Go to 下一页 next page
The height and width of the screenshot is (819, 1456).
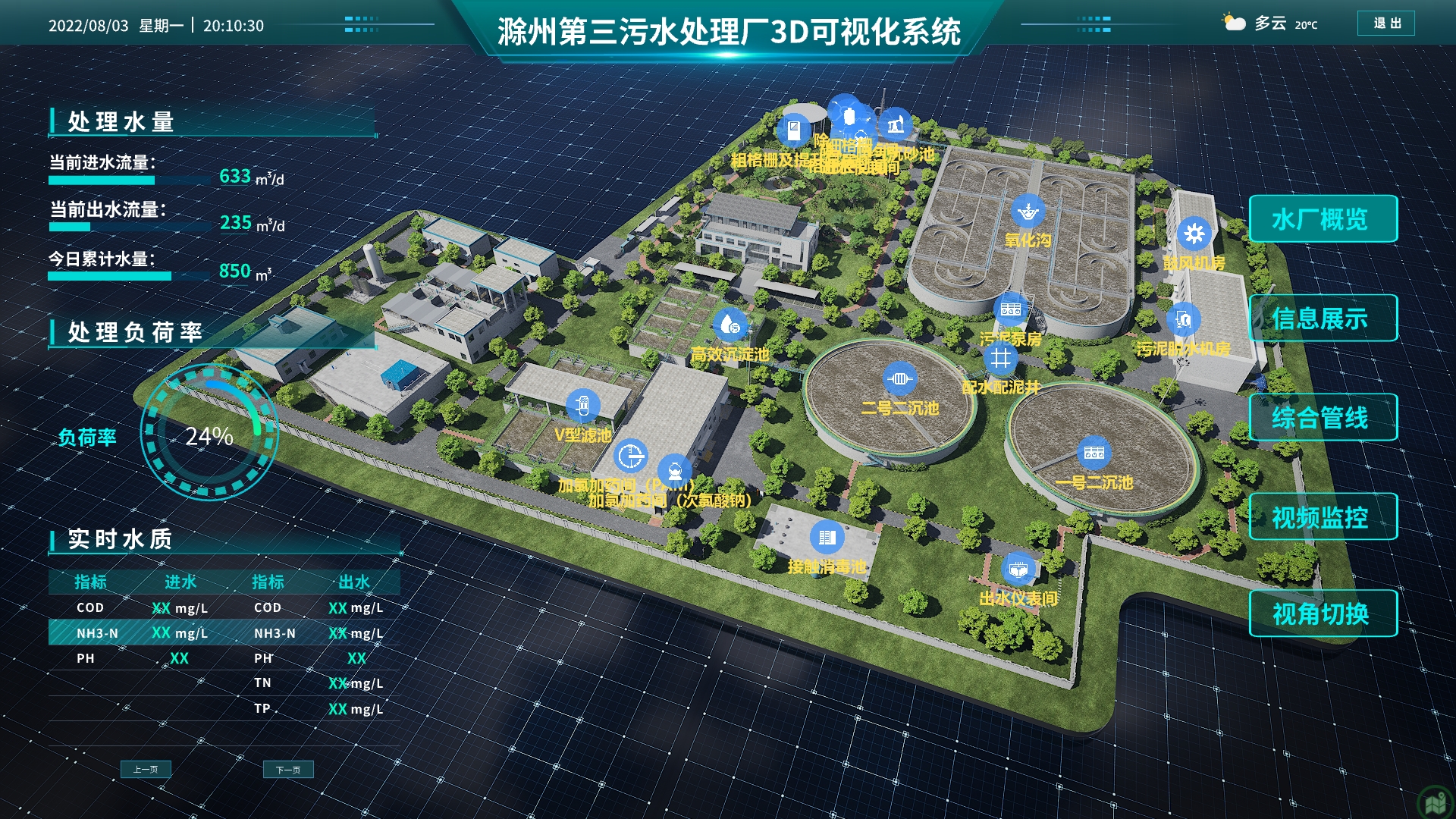pyautogui.click(x=290, y=770)
